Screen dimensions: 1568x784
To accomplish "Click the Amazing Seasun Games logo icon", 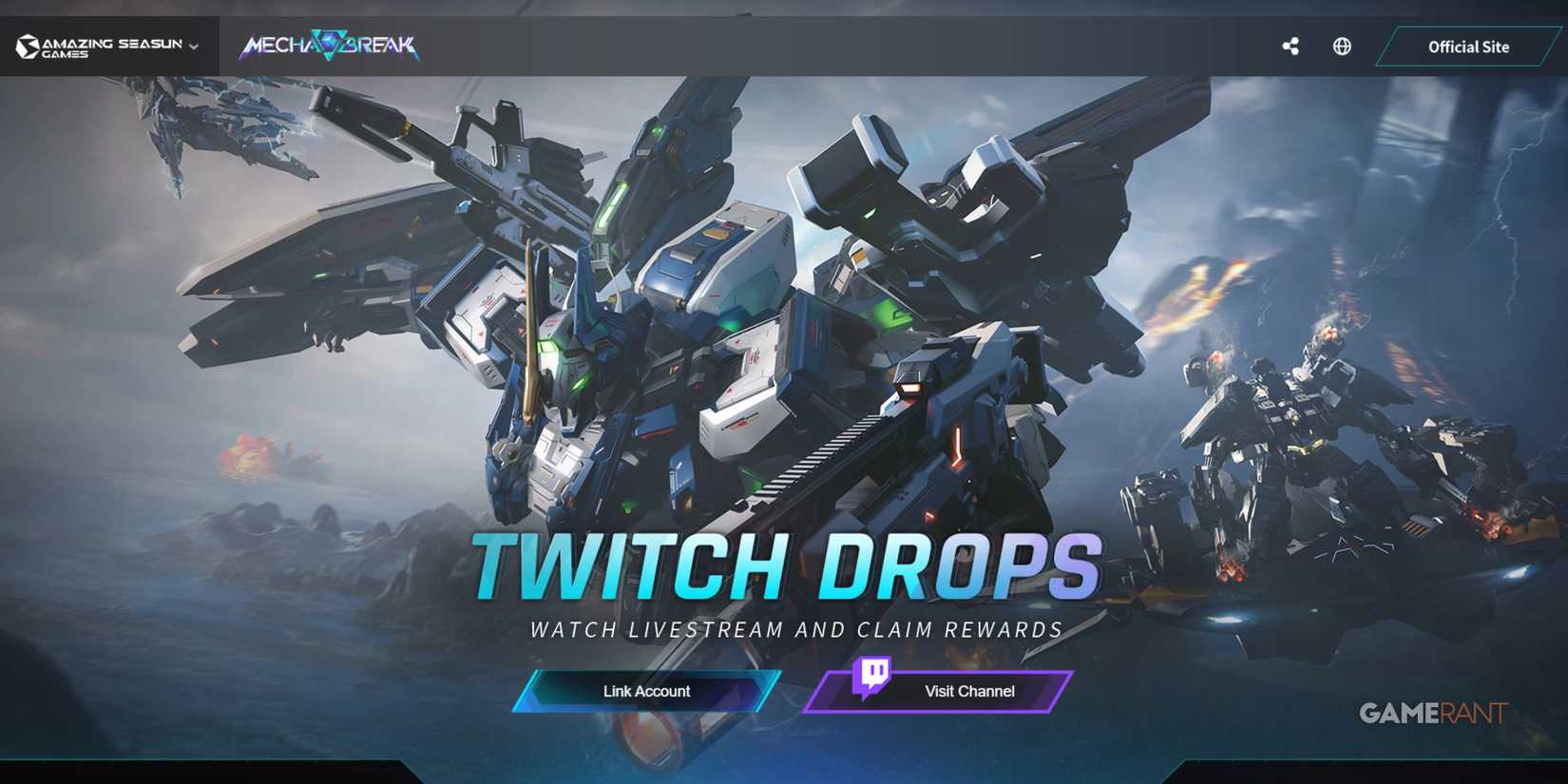I will tap(29, 45).
